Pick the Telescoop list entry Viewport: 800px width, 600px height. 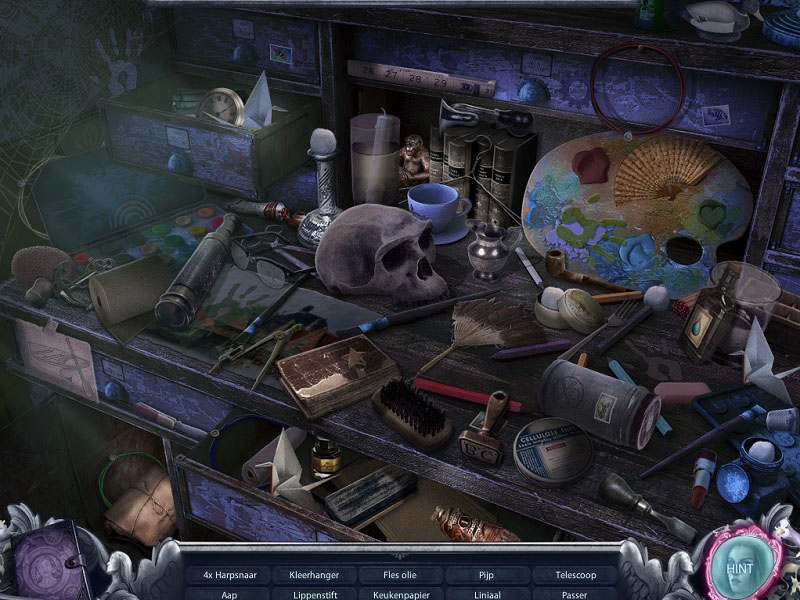pyautogui.click(x=575, y=575)
